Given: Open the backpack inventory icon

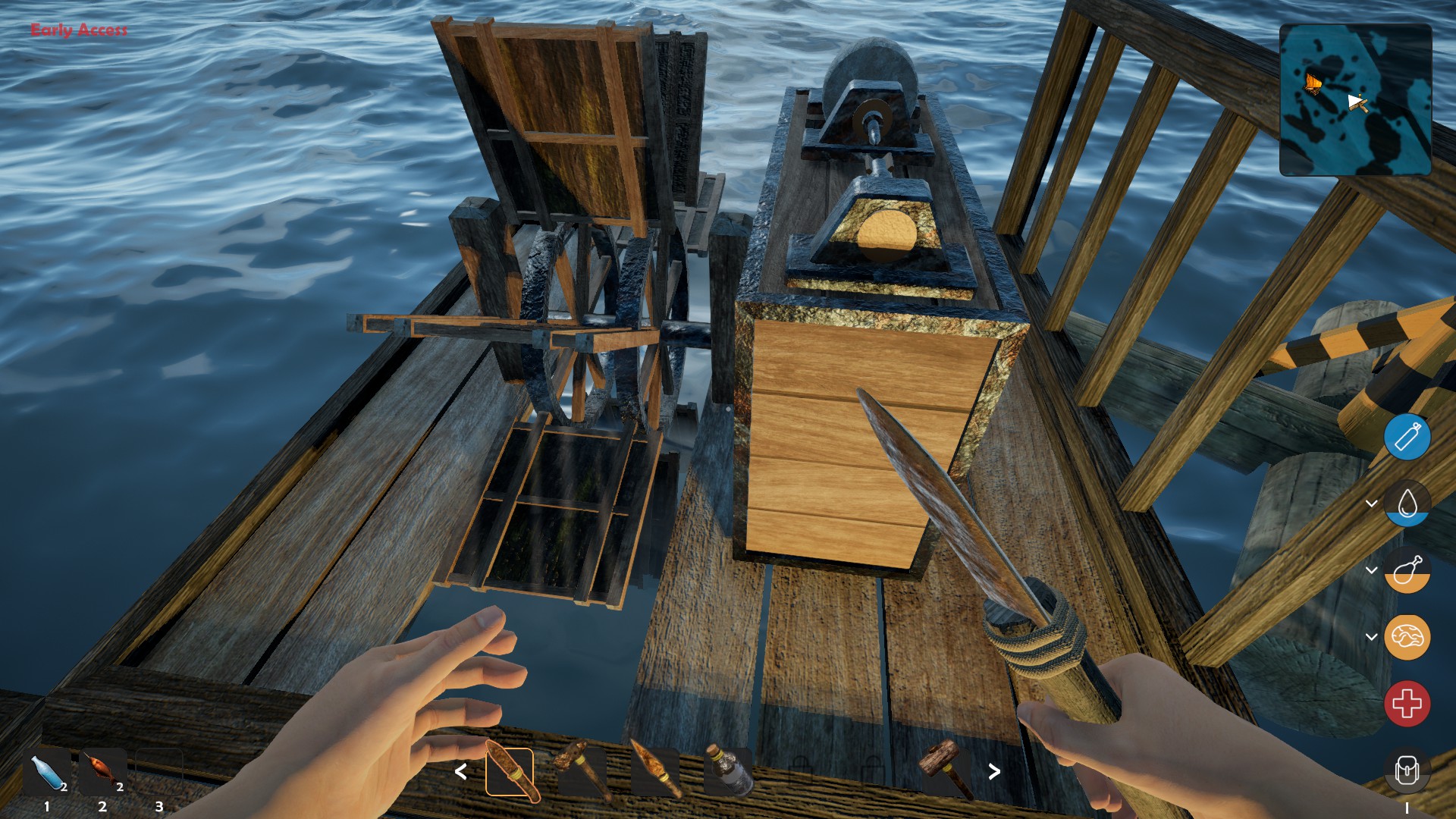Looking at the screenshot, I should 1407,770.
